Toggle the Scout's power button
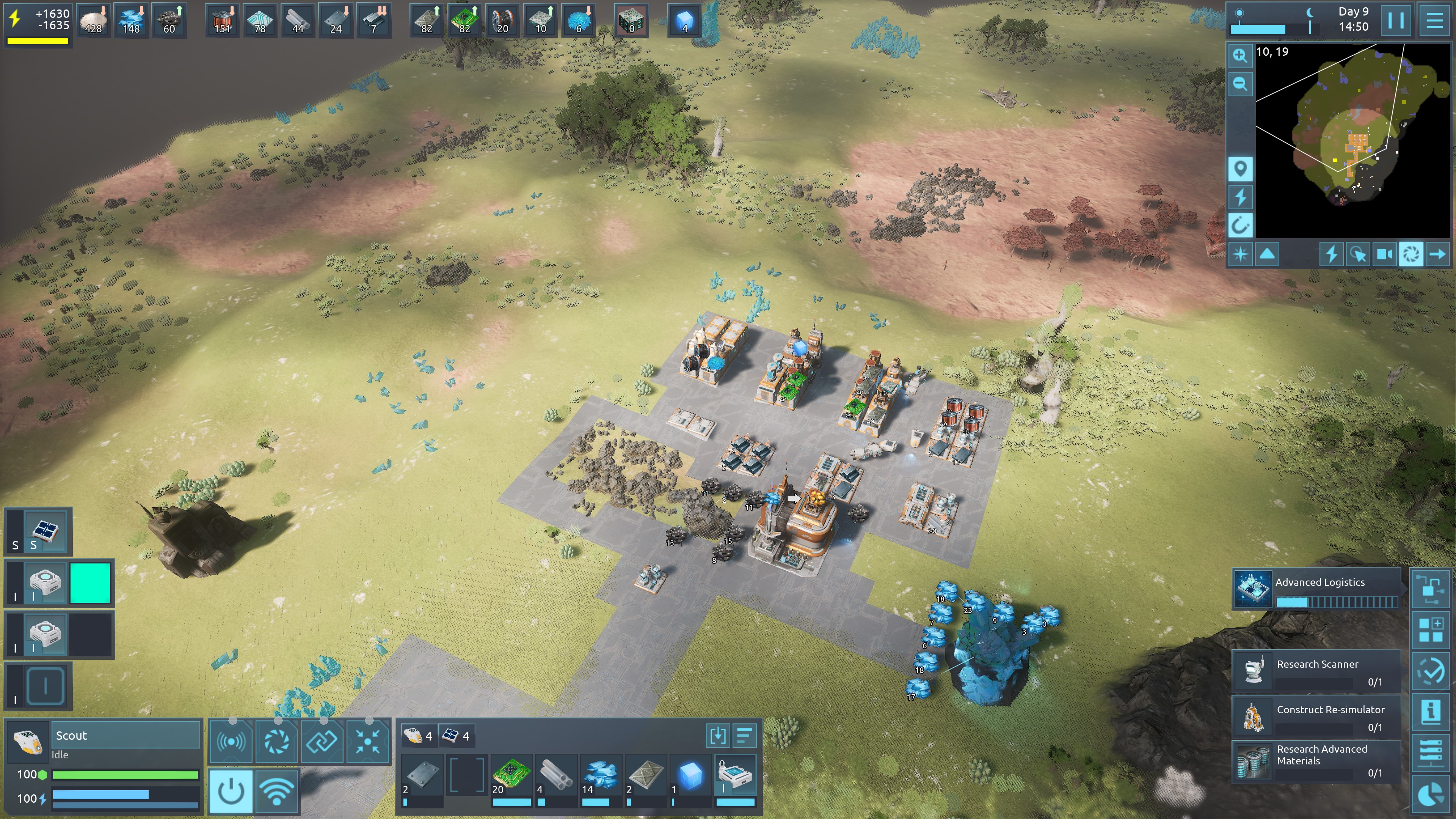Screen dimensions: 1456x819 (231, 791)
